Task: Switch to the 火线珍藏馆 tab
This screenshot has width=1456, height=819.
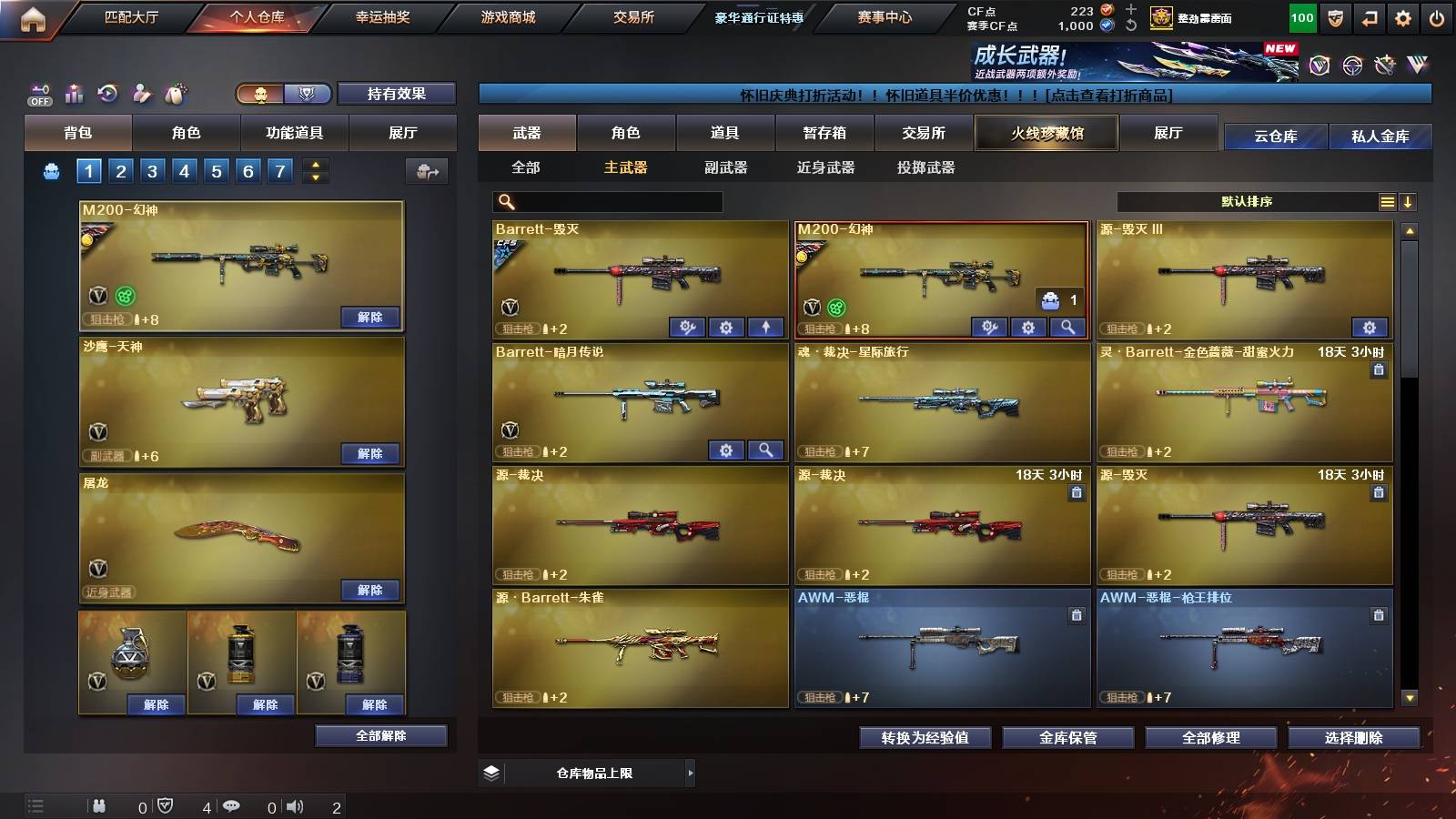Action: (1046, 133)
